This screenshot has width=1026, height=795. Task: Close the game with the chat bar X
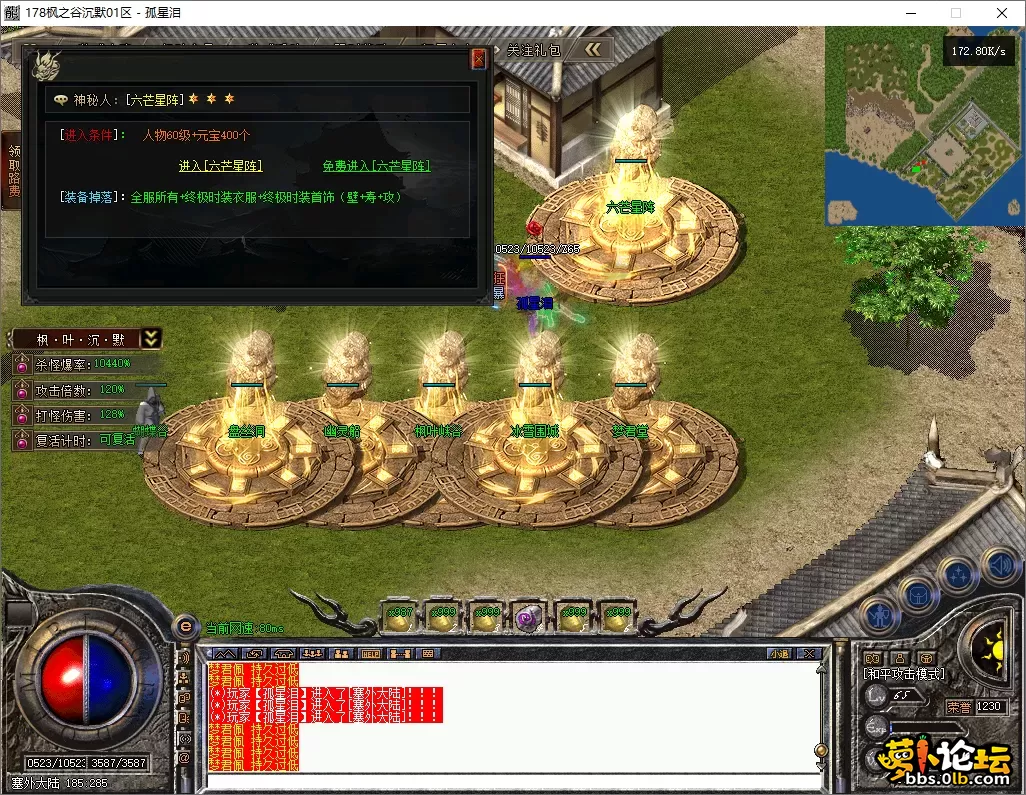pyautogui.click(x=809, y=653)
